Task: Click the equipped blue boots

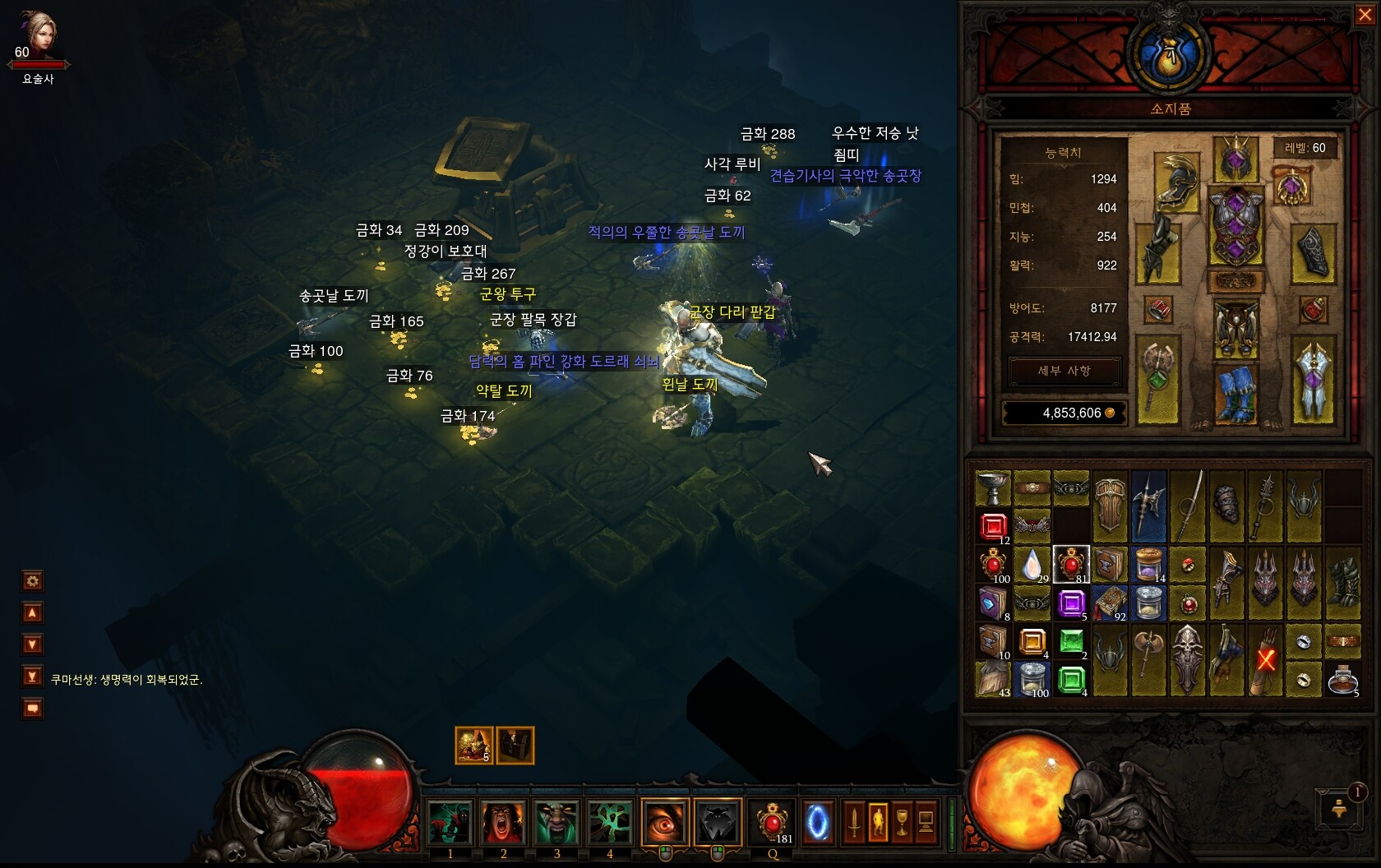Action: [1236, 393]
